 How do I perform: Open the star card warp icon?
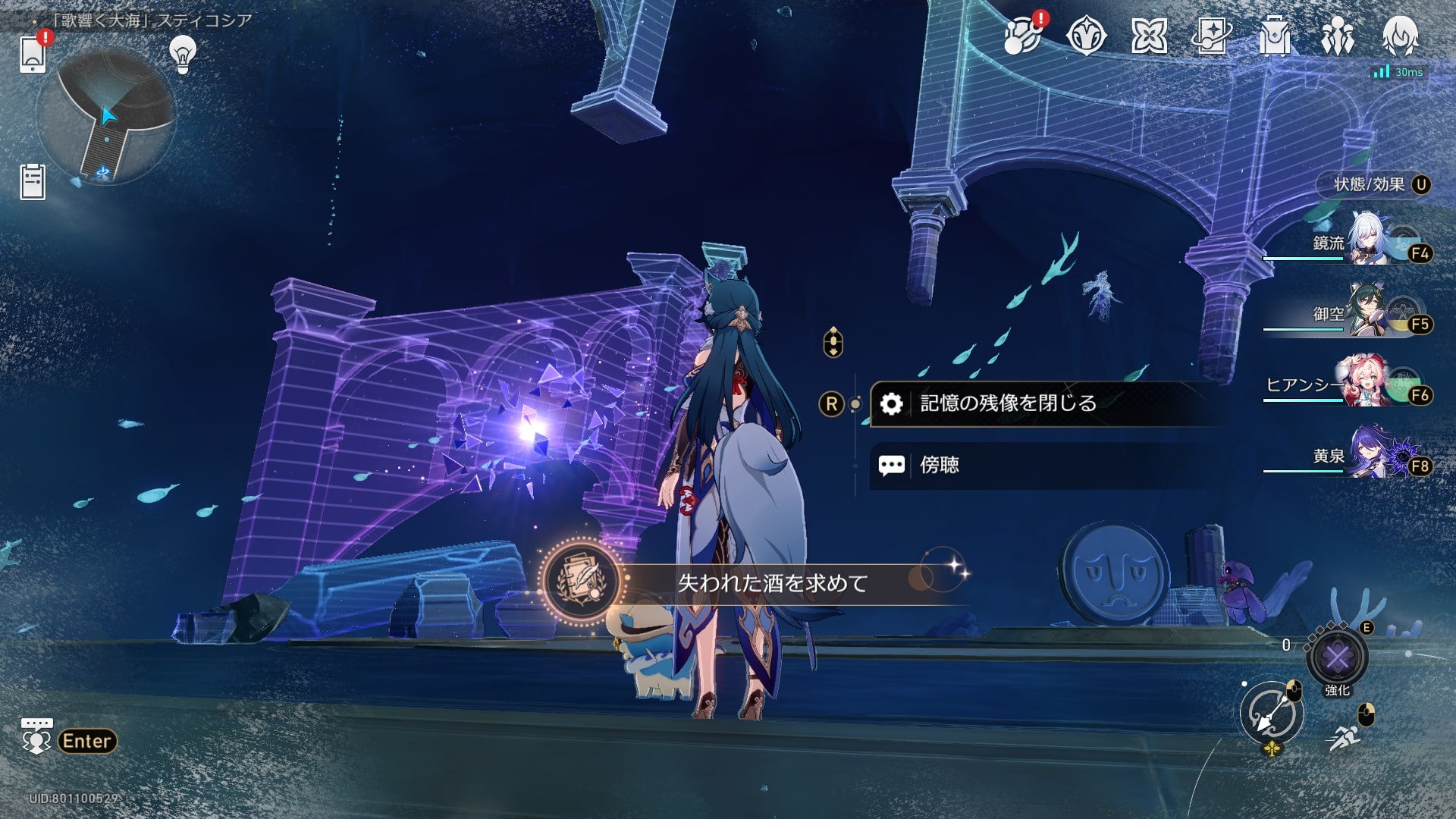pyautogui.click(x=1211, y=36)
